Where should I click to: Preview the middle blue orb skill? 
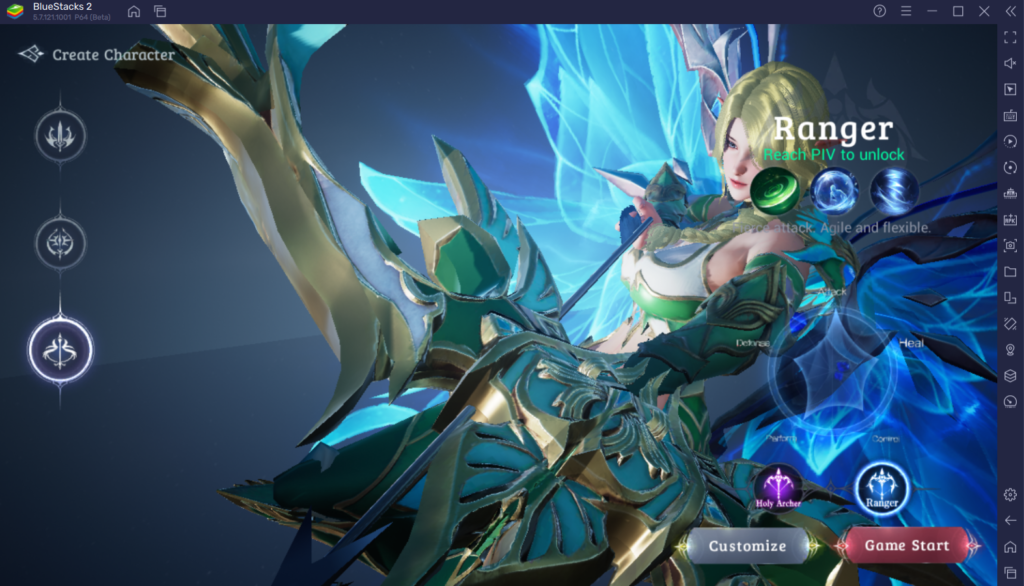[x=834, y=190]
